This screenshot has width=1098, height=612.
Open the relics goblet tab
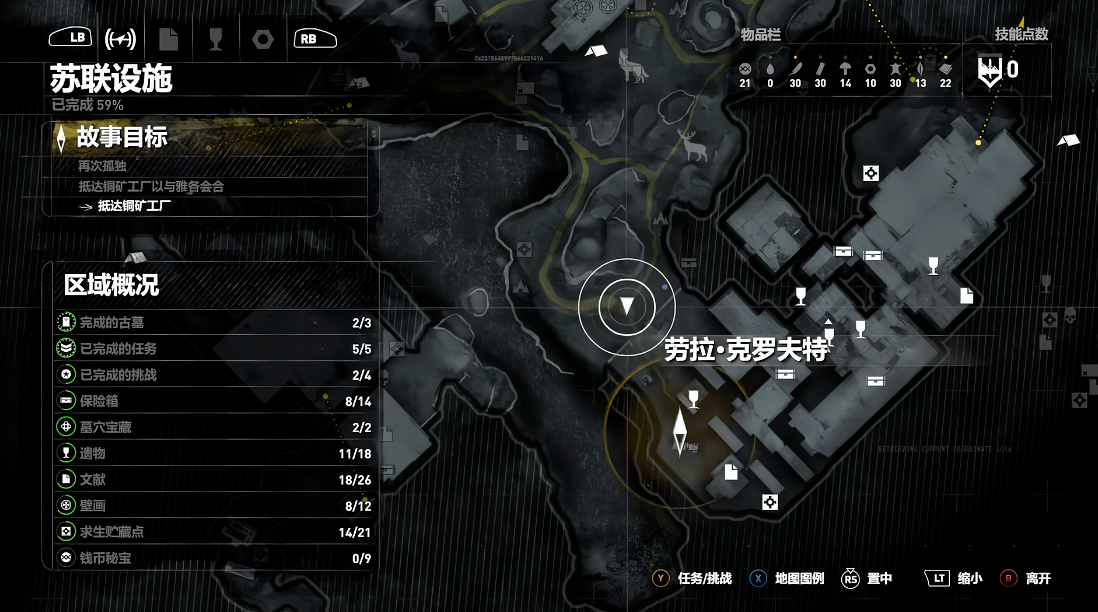pos(215,39)
